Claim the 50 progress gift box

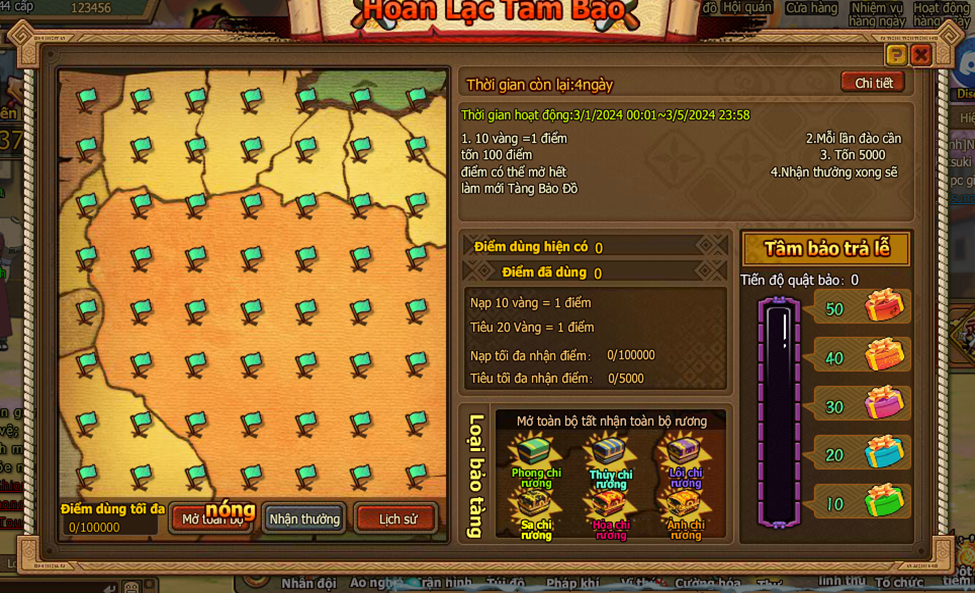pyautogui.click(x=884, y=306)
